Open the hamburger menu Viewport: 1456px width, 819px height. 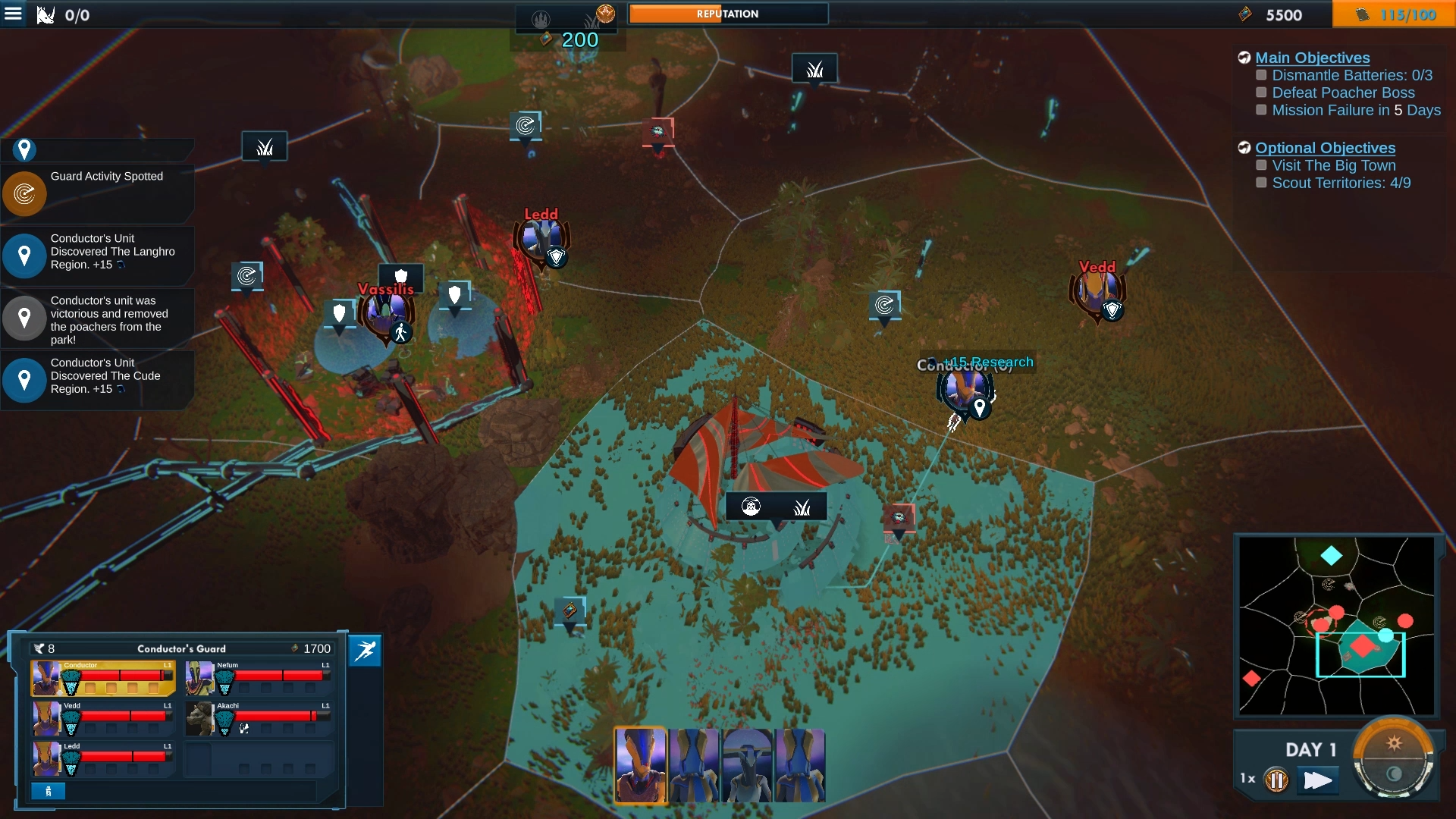pos(13,14)
